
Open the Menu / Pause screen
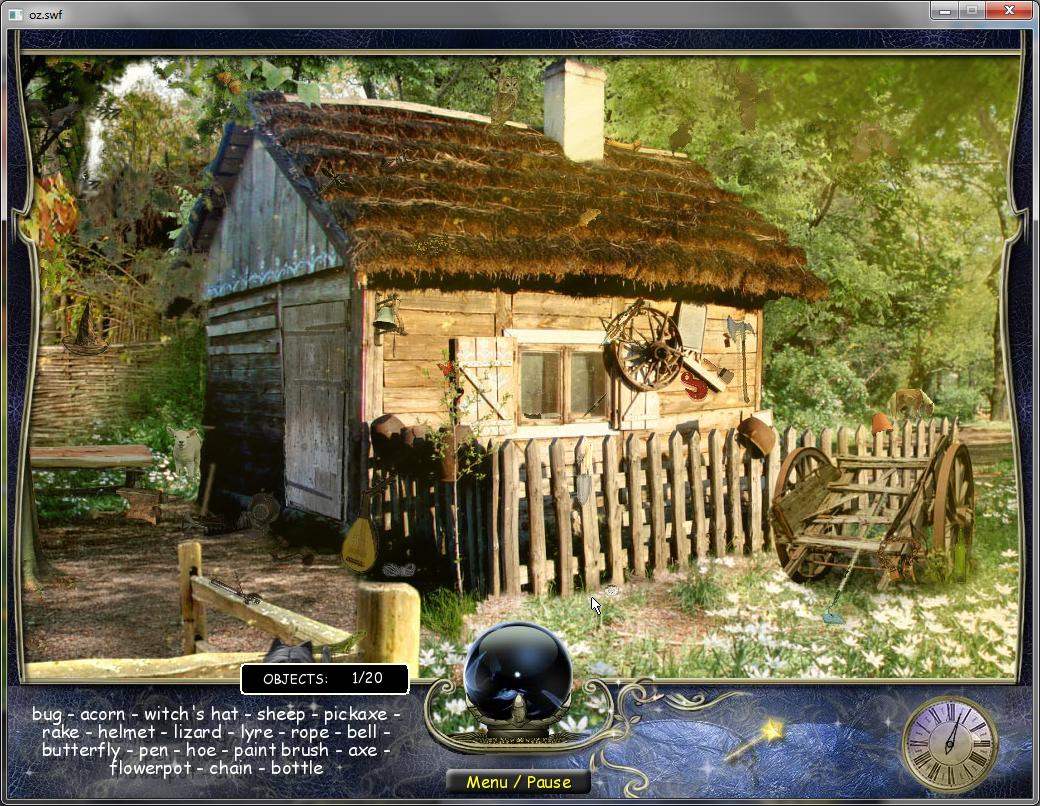coord(516,783)
